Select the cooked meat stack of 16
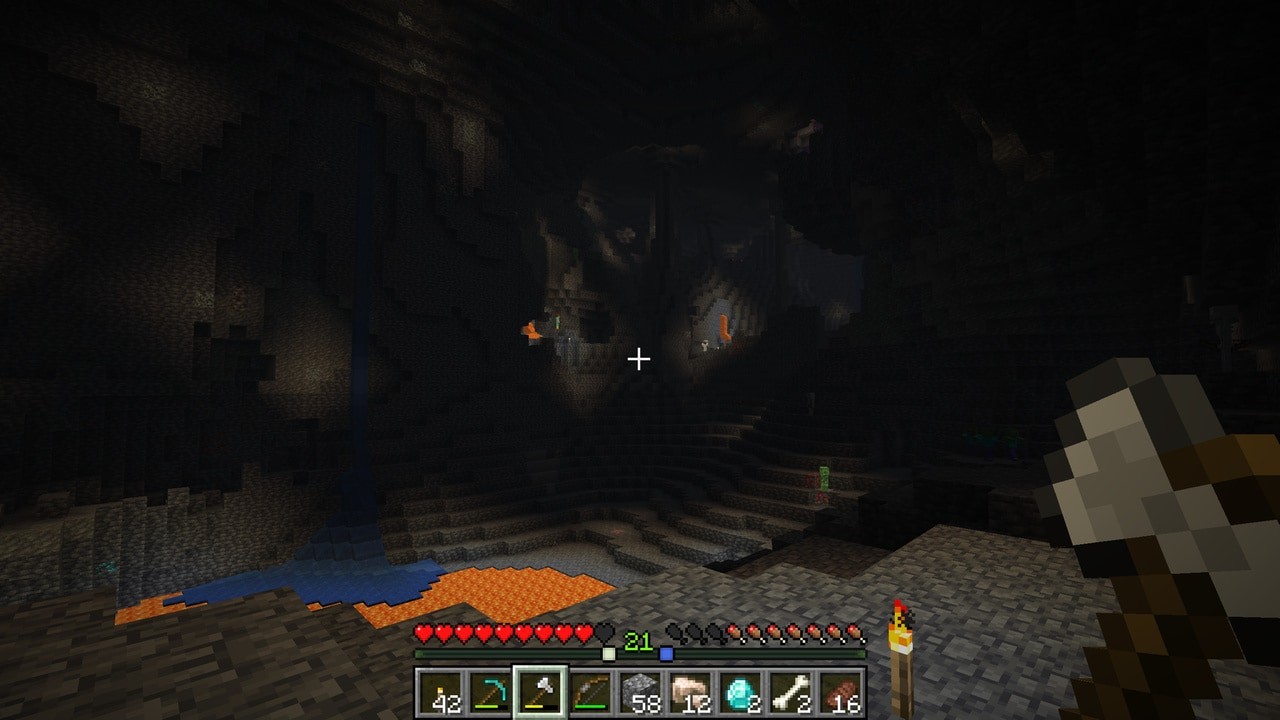The width and height of the screenshot is (1280, 720). pos(840,692)
